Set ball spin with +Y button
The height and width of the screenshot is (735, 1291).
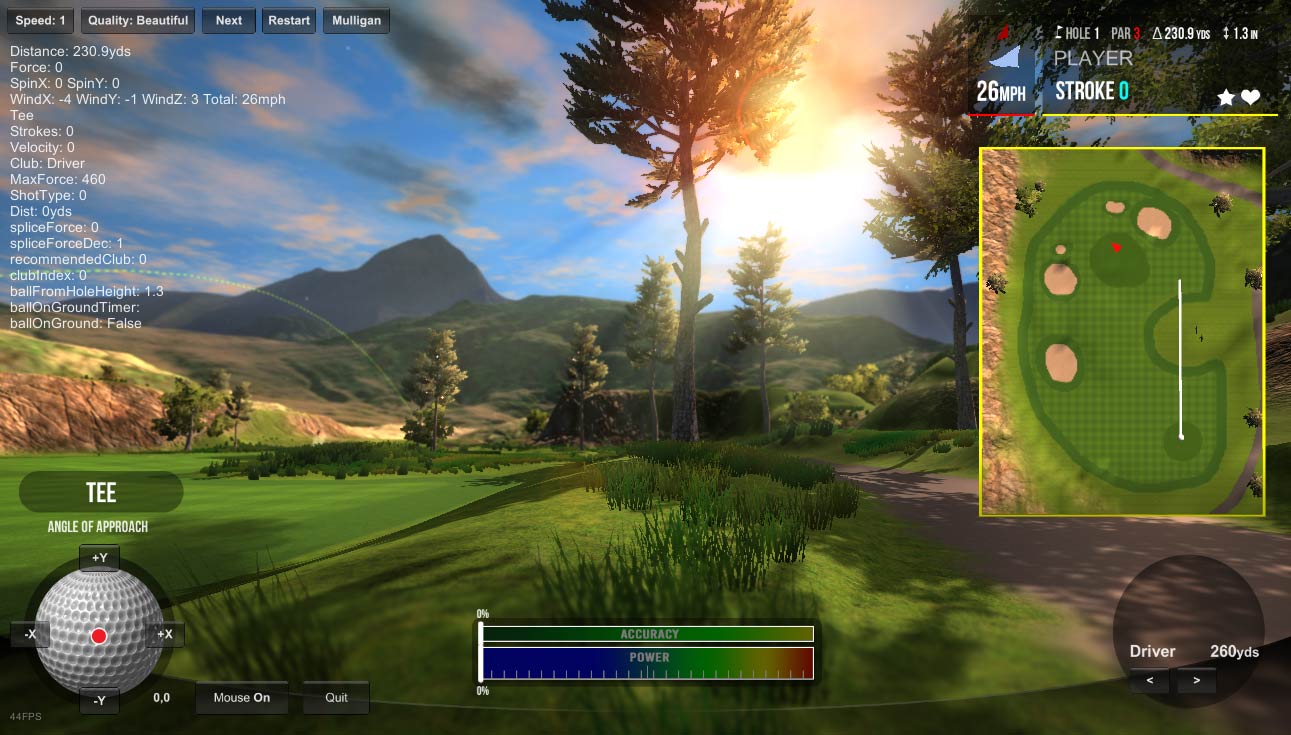[x=99, y=557]
